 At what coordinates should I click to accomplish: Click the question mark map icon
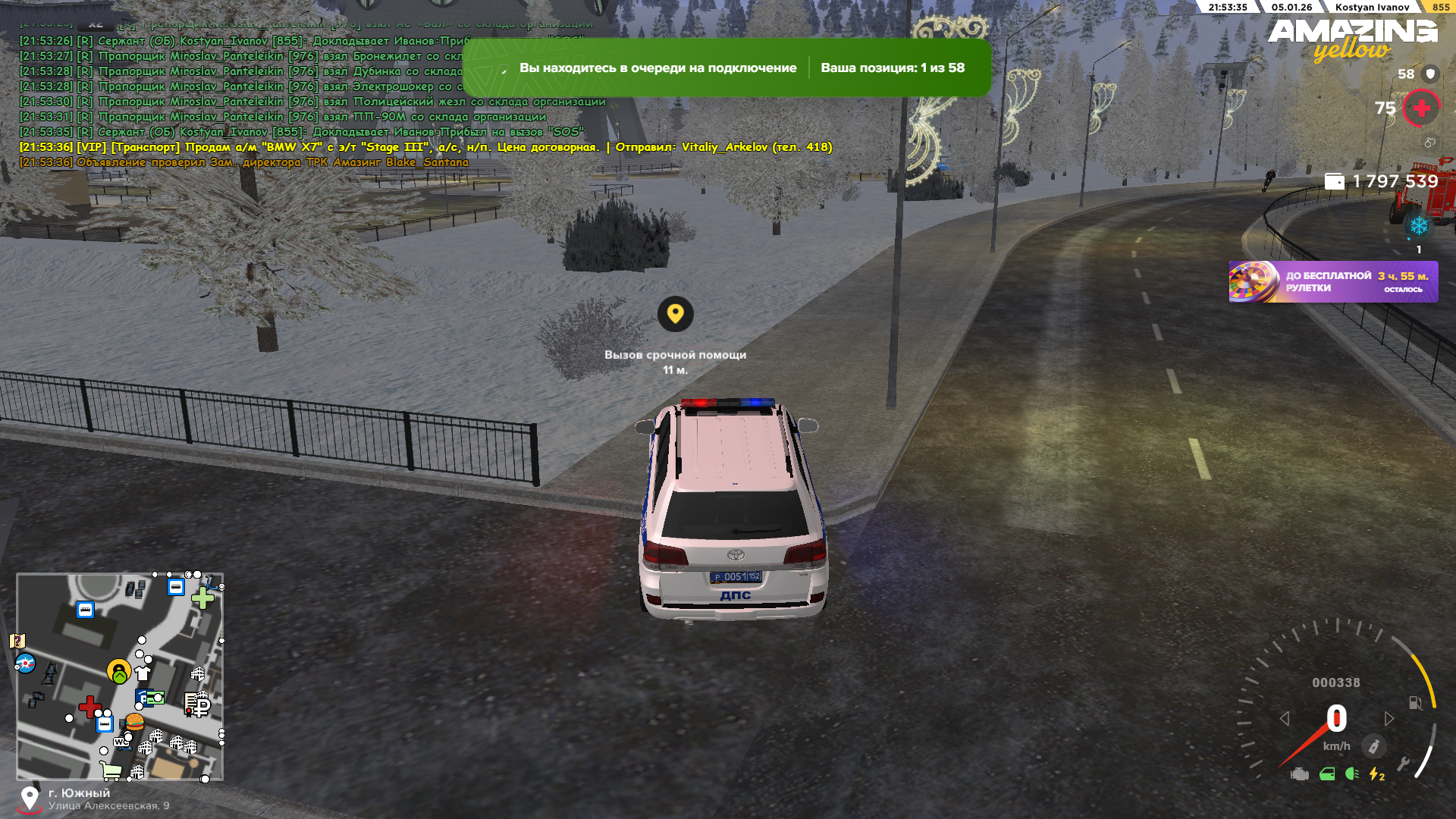[x=17, y=642]
